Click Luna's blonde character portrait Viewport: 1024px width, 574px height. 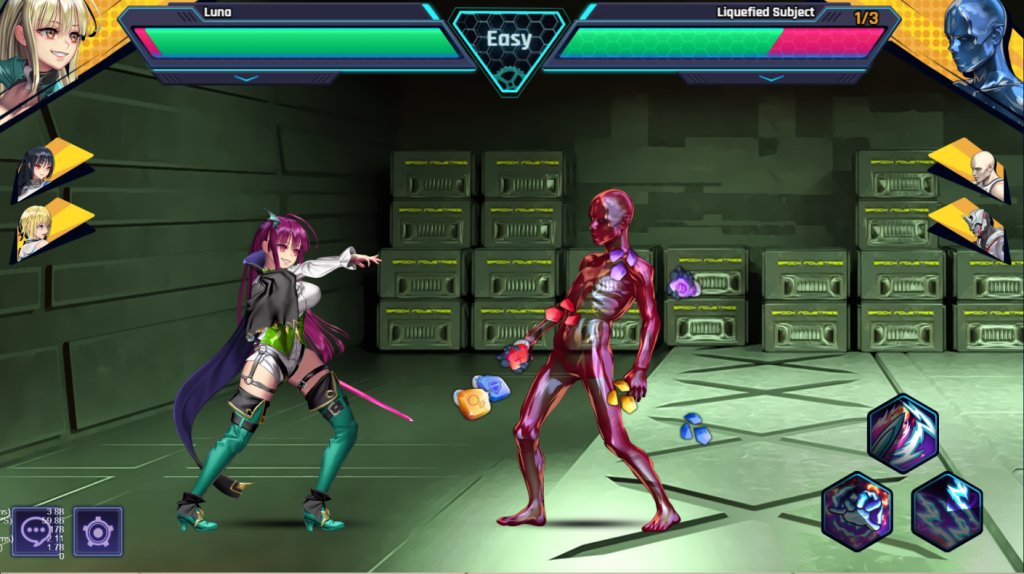click(40, 45)
